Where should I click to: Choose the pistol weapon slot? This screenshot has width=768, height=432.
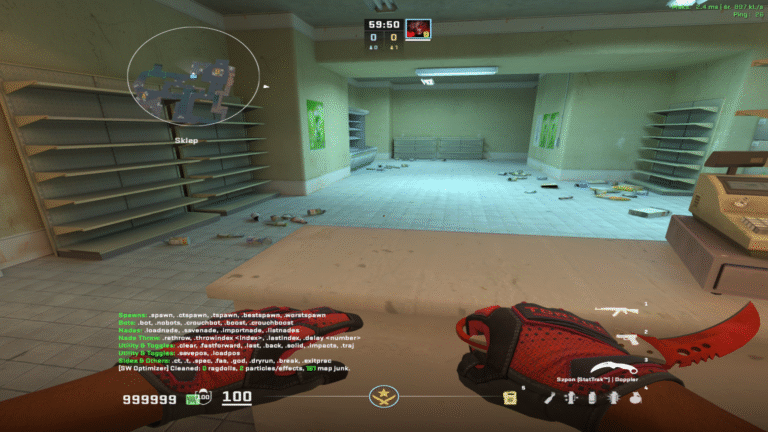point(627,339)
